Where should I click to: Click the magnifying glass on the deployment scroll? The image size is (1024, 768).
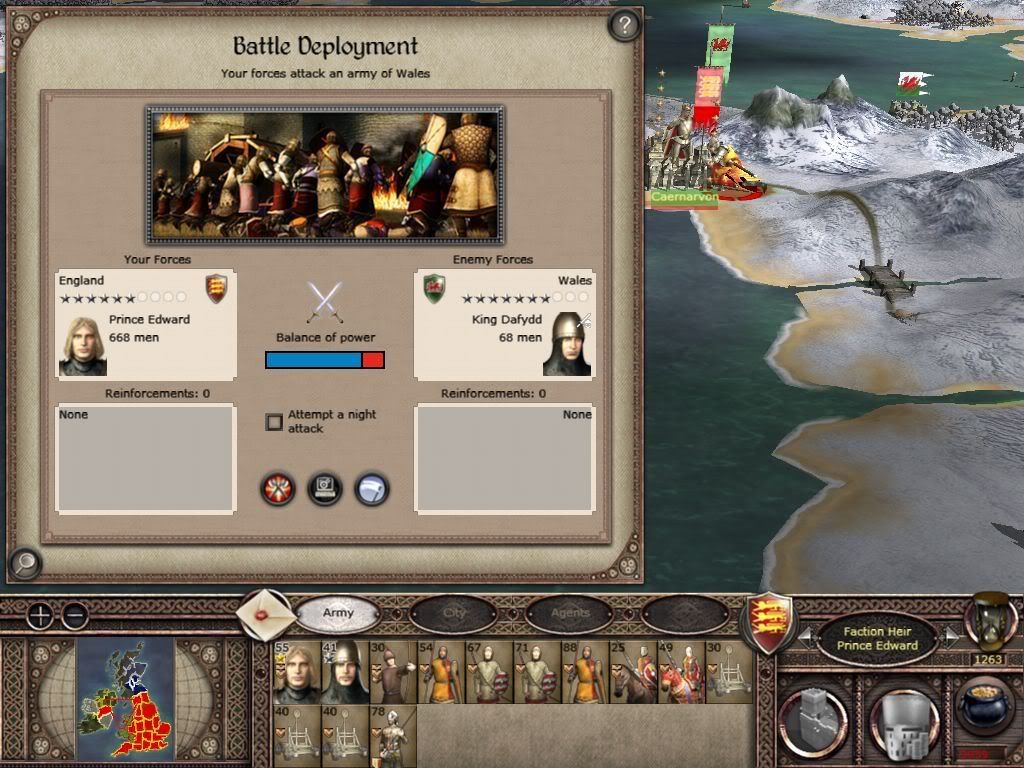[x=25, y=565]
